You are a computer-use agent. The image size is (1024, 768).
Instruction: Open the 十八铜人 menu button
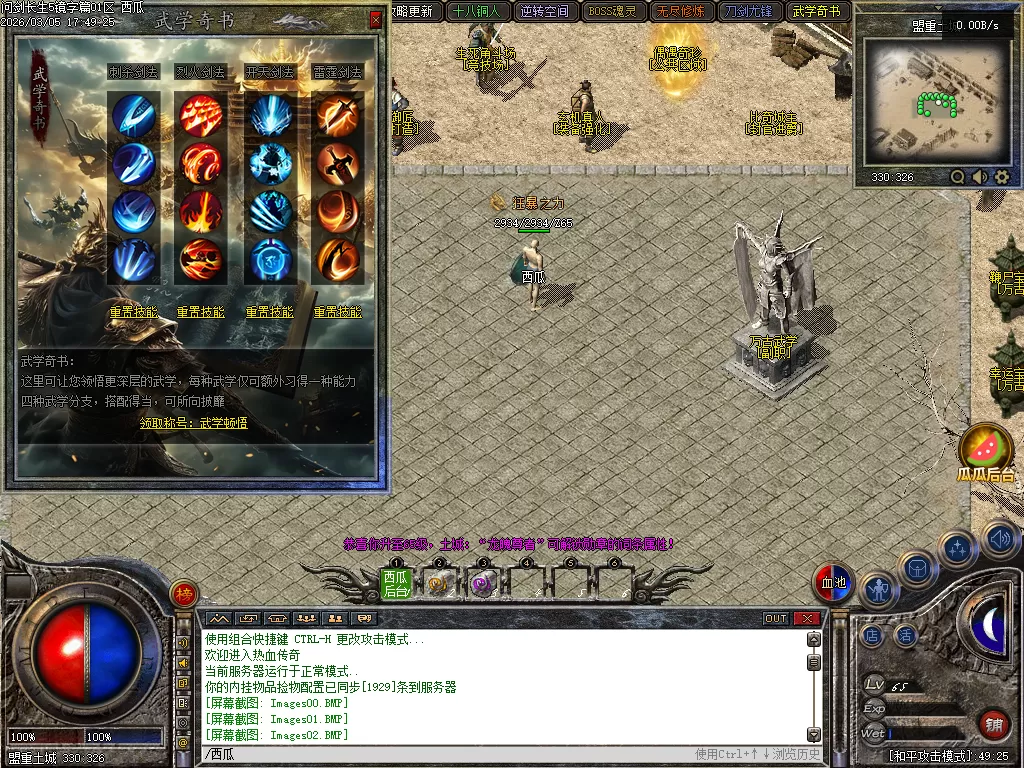(x=476, y=12)
